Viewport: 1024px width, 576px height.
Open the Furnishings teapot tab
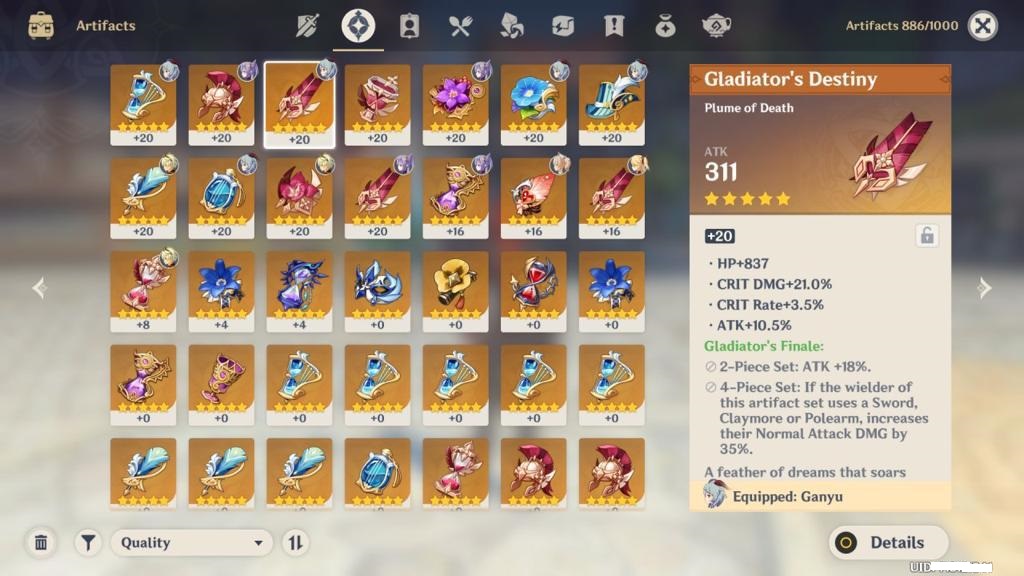tap(716, 26)
